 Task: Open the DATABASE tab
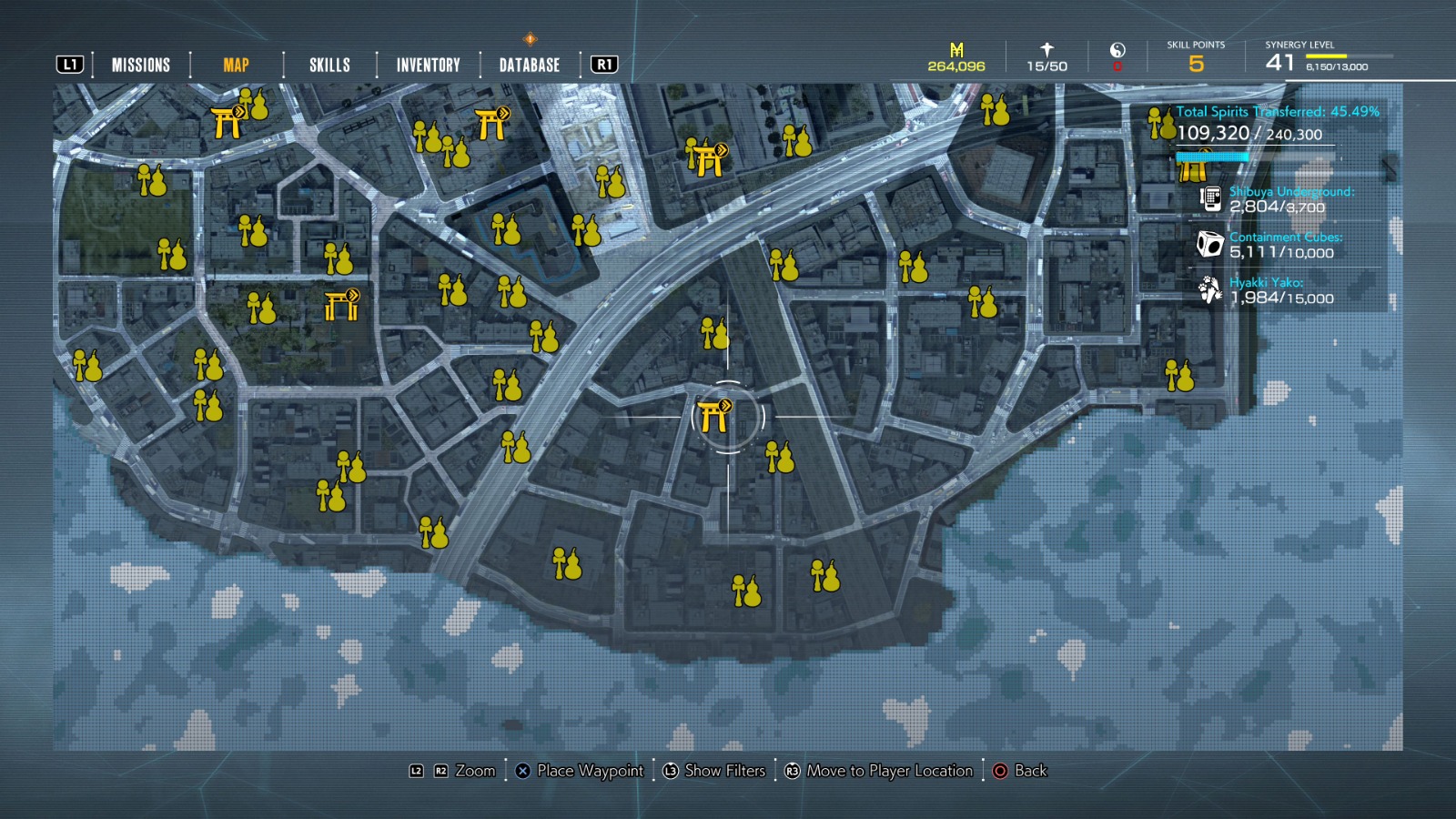[x=528, y=65]
